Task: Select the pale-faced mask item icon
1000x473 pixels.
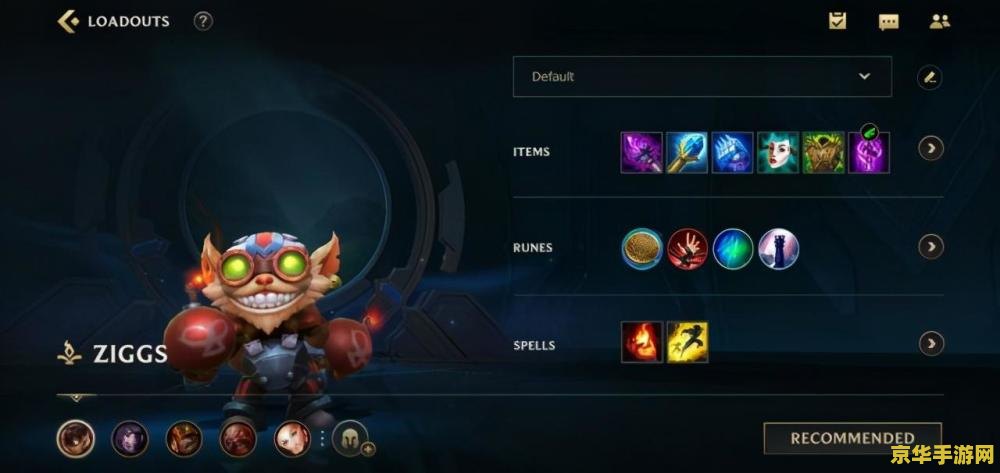Action: pyautogui.click(x=778, y=153)
